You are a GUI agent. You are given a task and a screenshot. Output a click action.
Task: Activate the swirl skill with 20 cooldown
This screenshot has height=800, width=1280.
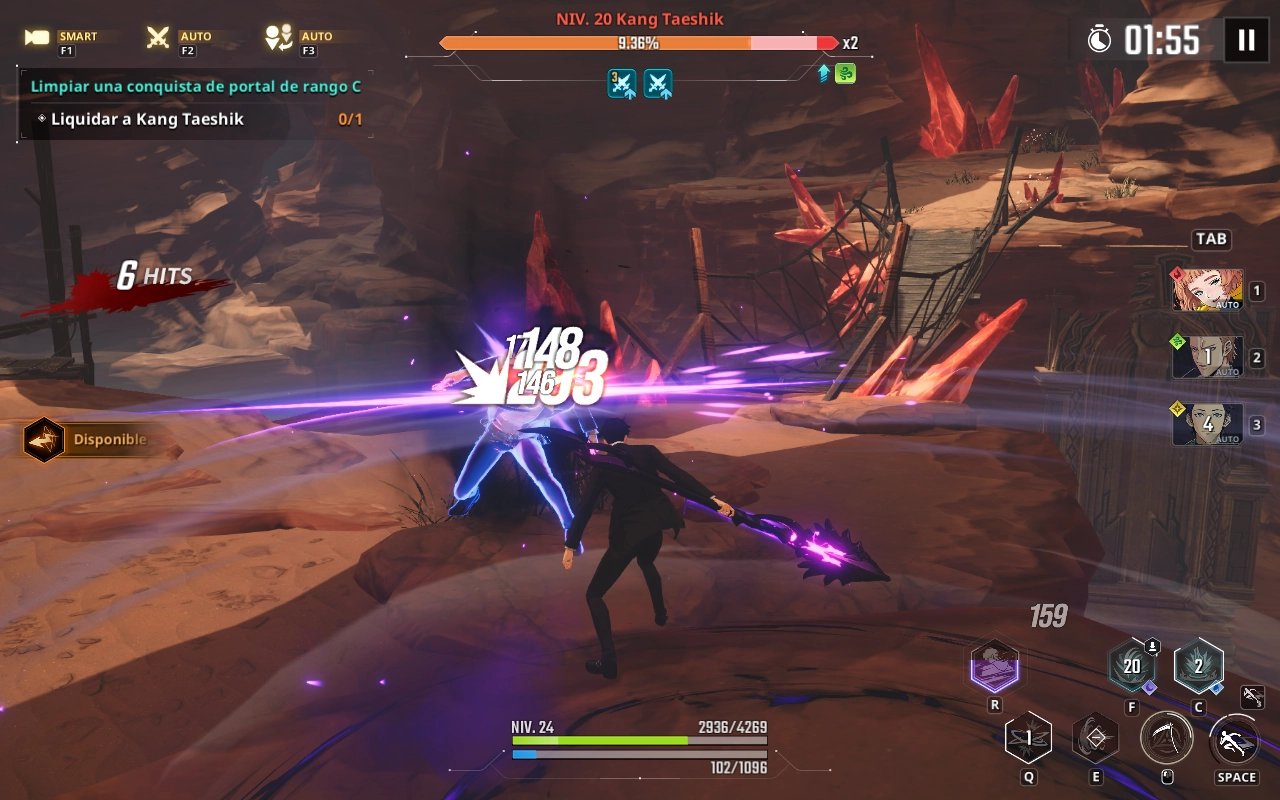[1132, 667]
